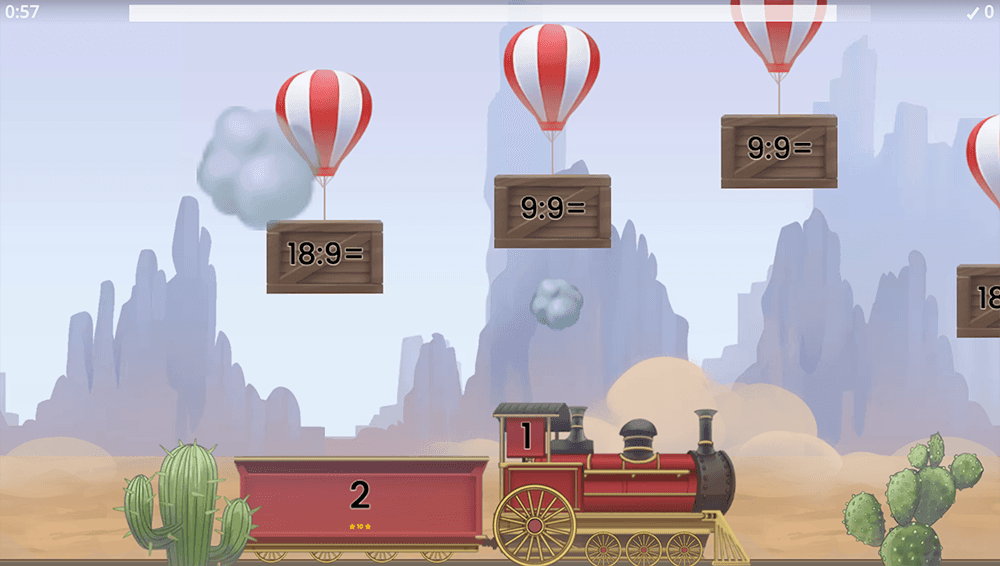Choose the red wagon labeled 2
1000x566 pixels.
[360, 499]
